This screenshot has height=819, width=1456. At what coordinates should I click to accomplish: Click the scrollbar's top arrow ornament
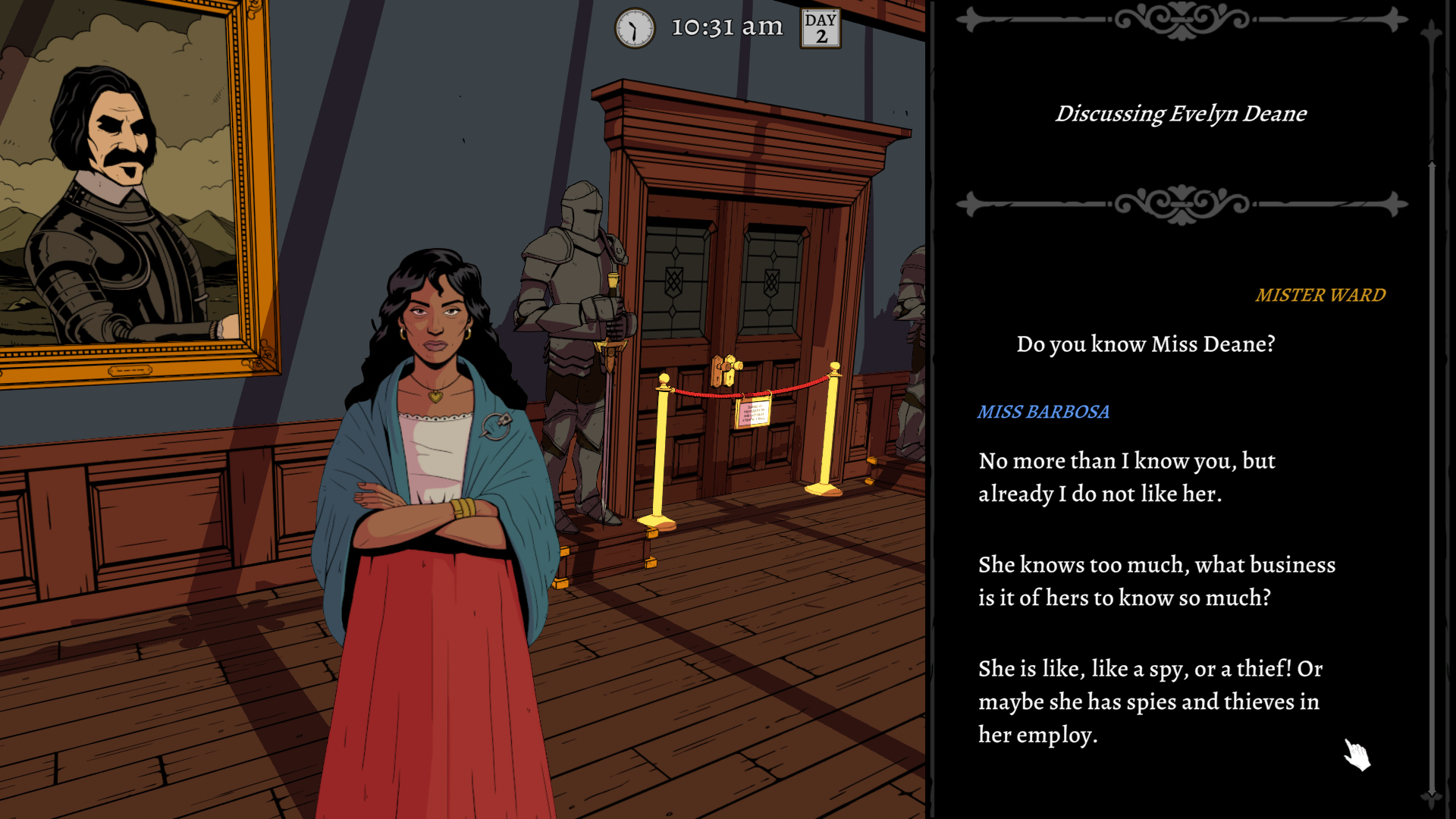coord(1432,32)
